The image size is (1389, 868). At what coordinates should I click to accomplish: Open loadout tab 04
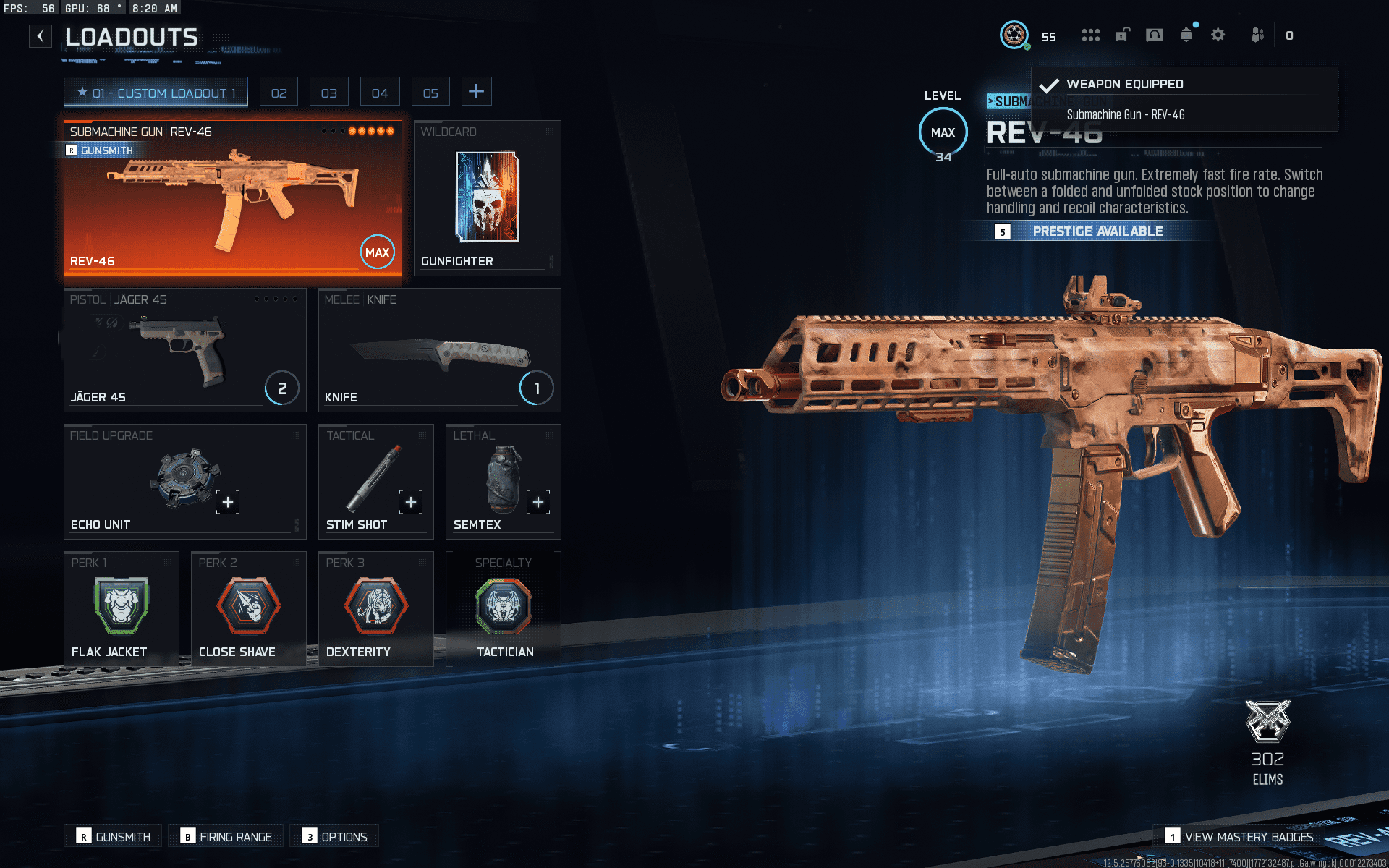[380, 93]
